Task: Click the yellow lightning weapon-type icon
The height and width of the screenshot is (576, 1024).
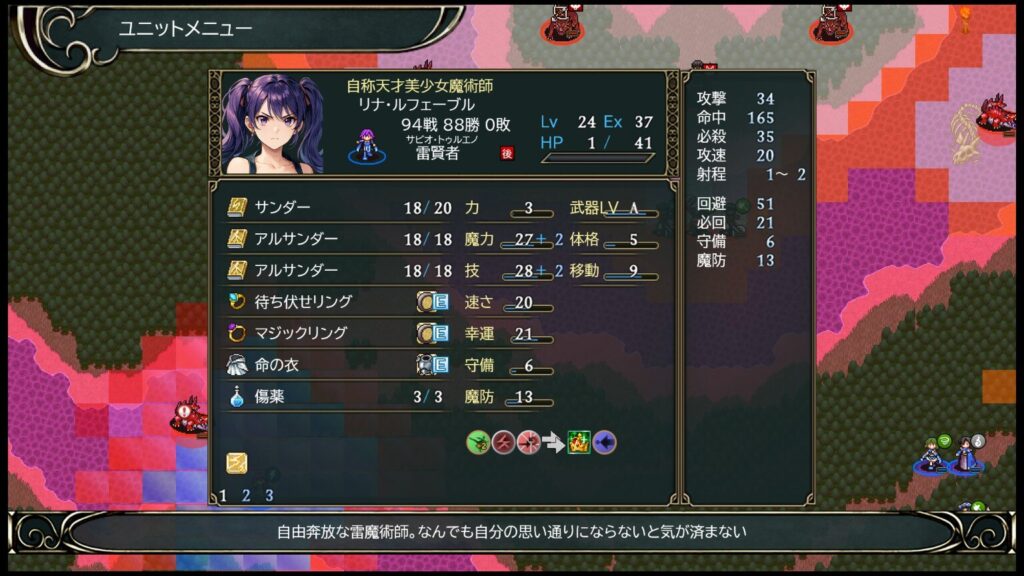Action: (x=237, y=463)
